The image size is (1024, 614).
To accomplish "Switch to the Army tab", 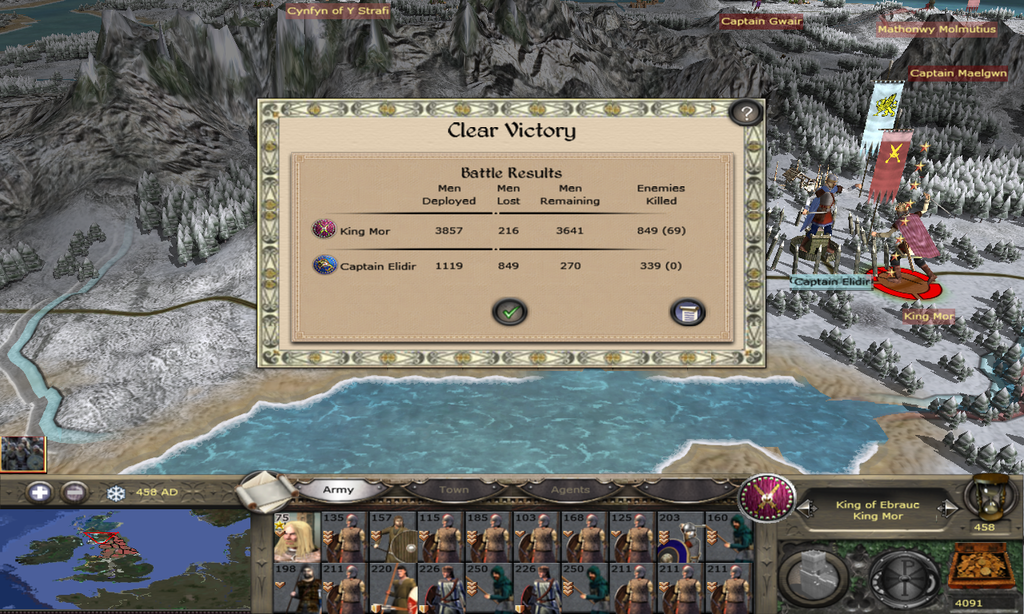I will (x=338, y=490).
